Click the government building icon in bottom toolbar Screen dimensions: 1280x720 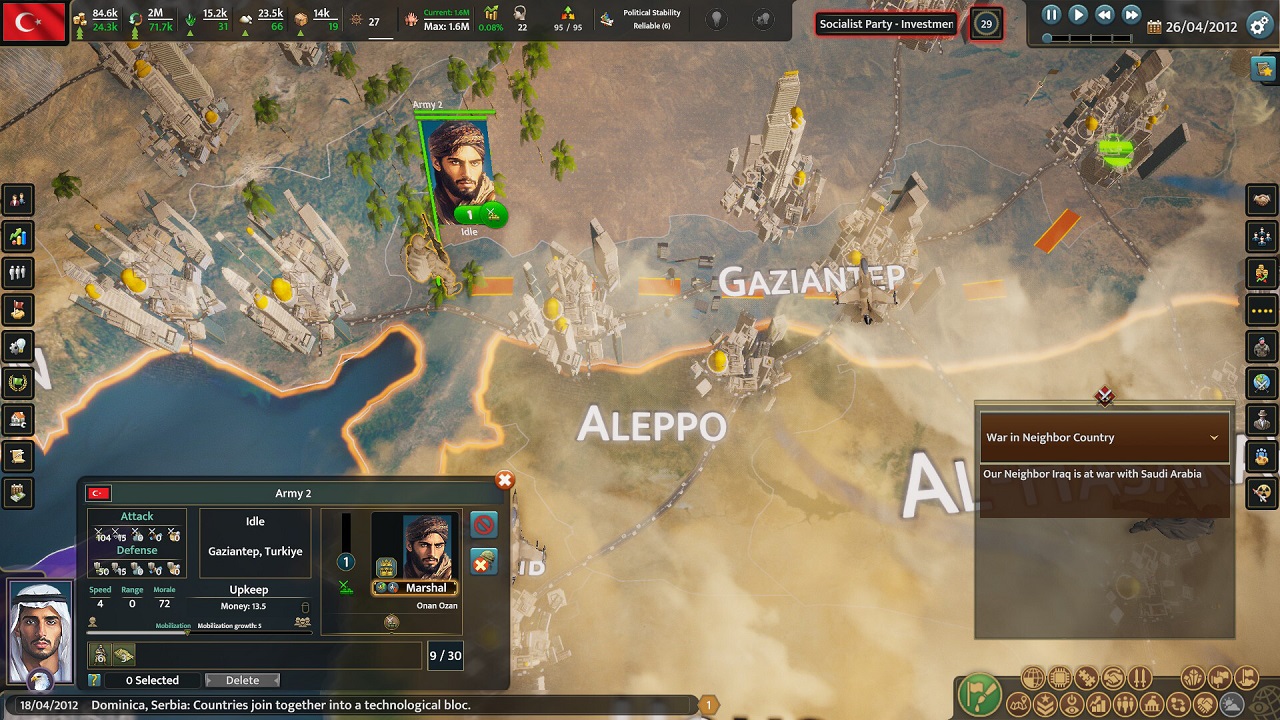1152,704
